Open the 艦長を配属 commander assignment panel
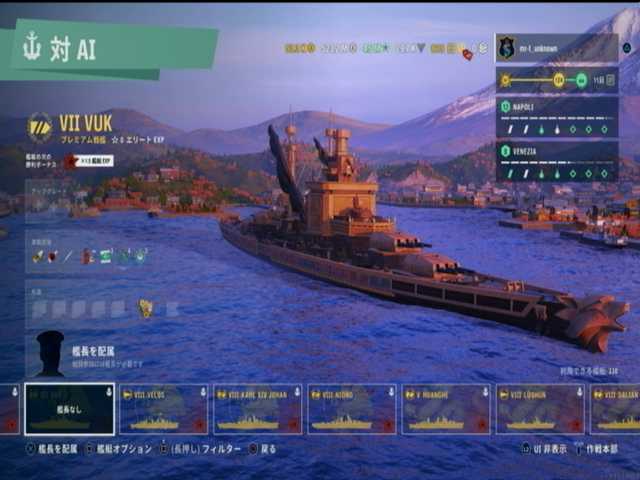640x480 pixels. point(90,355)
